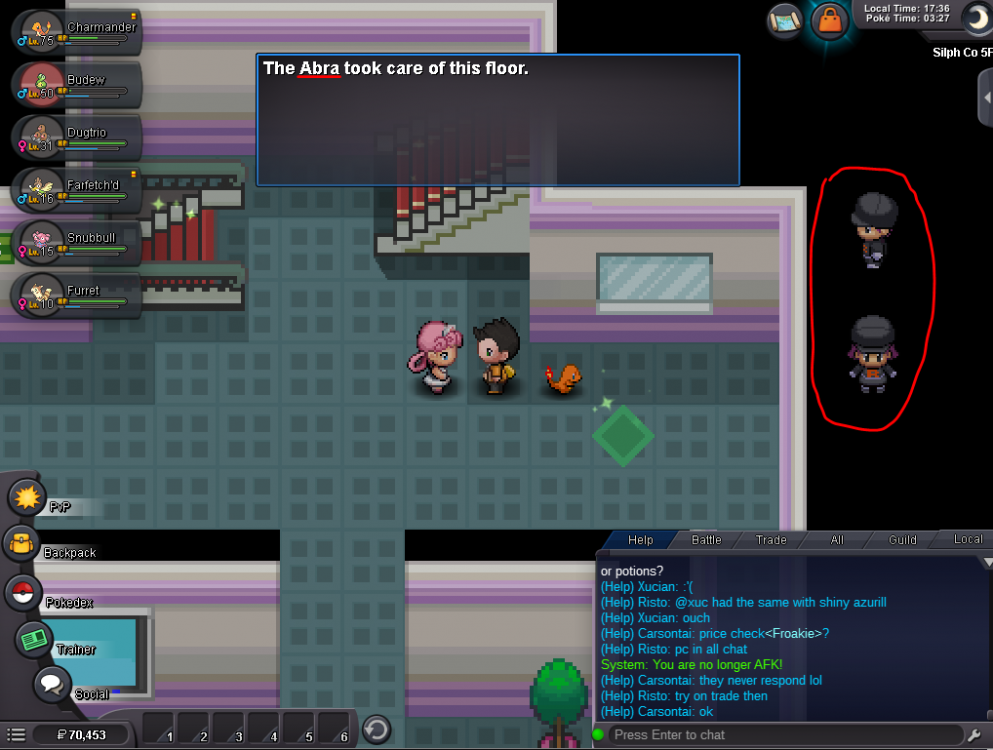Open the Local chat tab
The height and width of the screenshot is (750, 993).
tap(967, 540)
